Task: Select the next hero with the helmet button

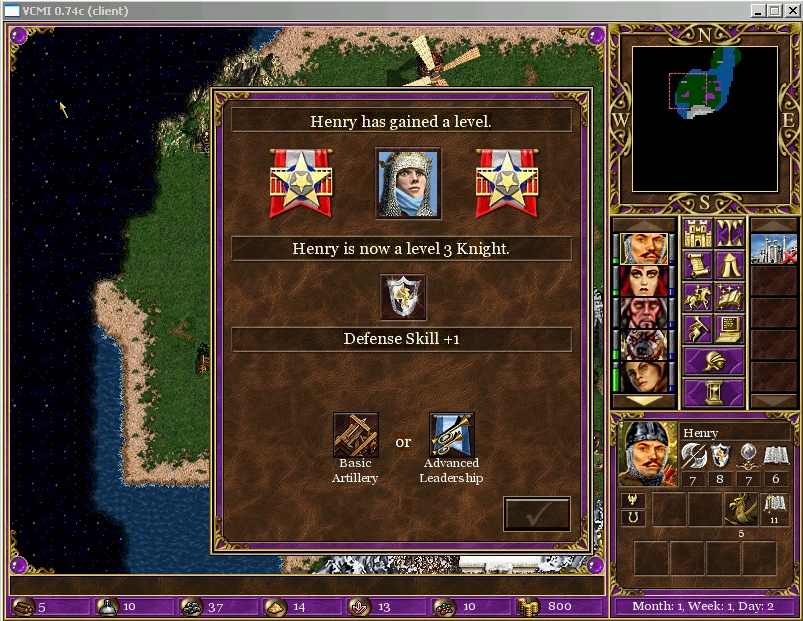Action: pos(713,361)
